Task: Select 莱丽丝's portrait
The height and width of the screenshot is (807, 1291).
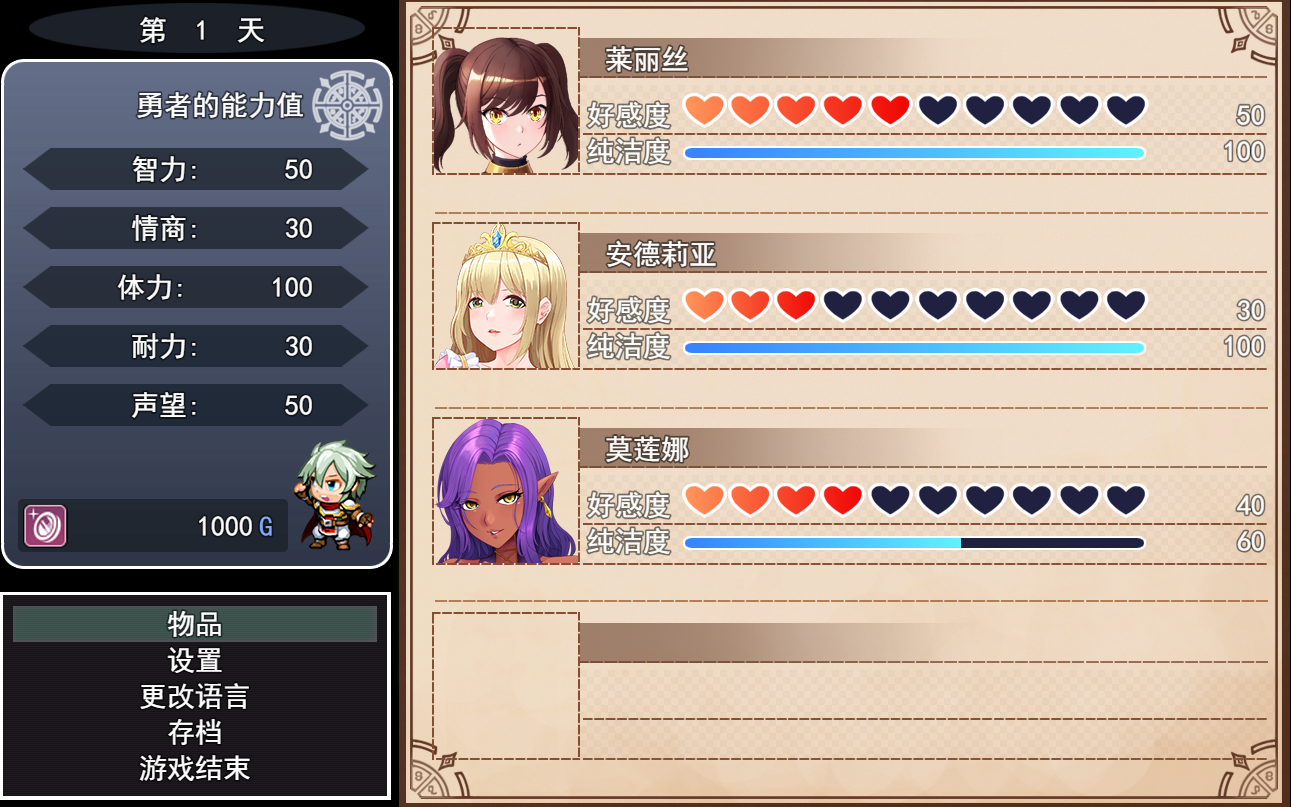Action: [506, 102]
